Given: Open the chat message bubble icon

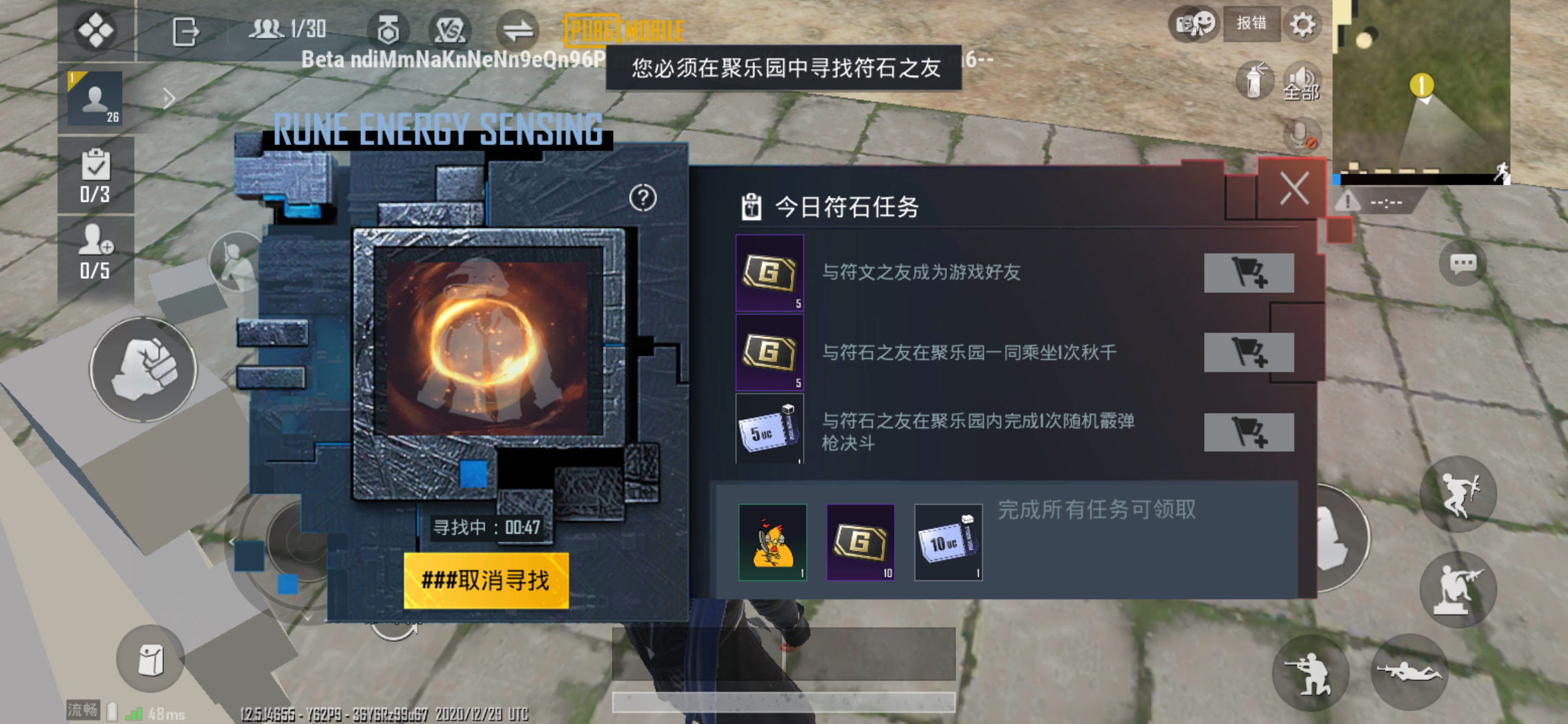Looking at the screenshot, I should click(1464, 263).
